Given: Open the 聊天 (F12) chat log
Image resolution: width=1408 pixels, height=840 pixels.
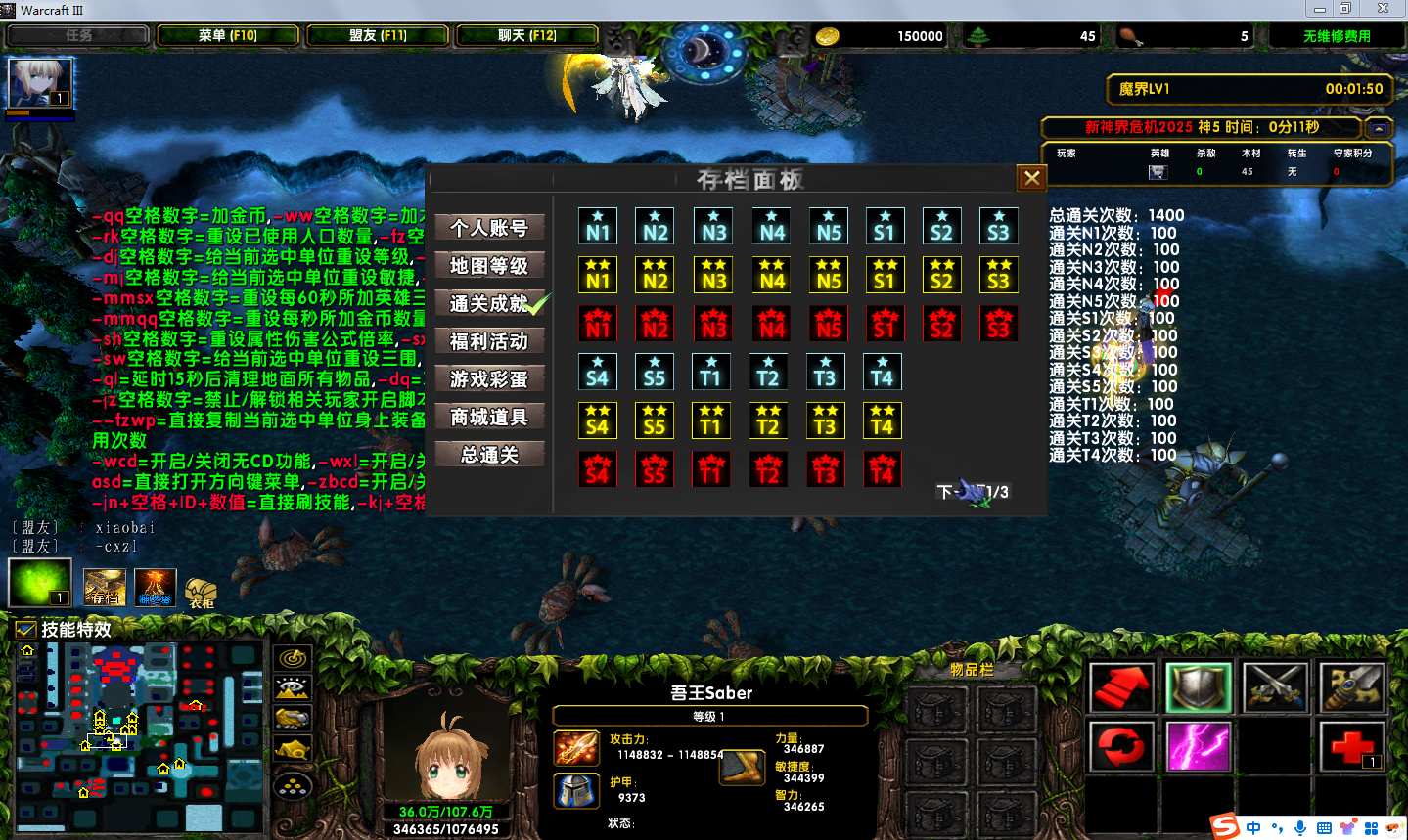Looking at the screenshot, I should [x=527, y=36].
